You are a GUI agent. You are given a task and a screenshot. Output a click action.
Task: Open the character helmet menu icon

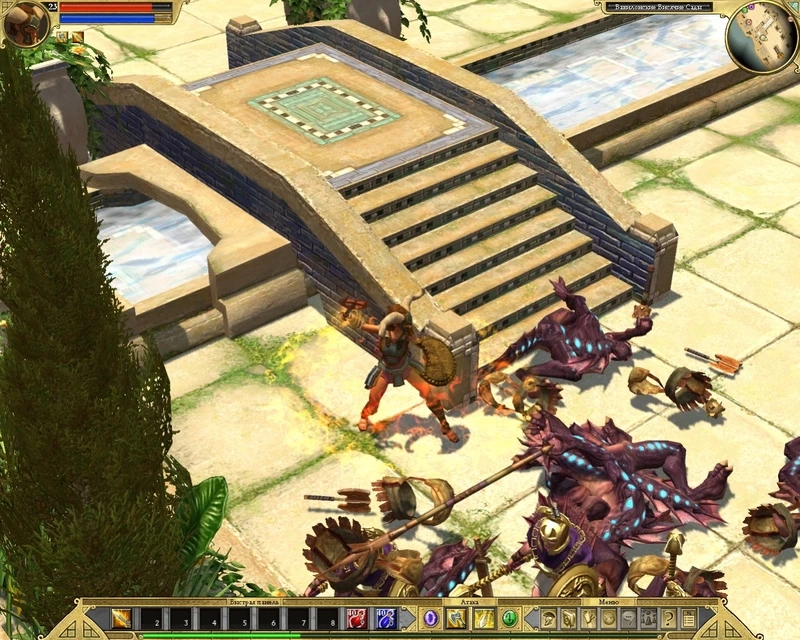tap(548, 618)
